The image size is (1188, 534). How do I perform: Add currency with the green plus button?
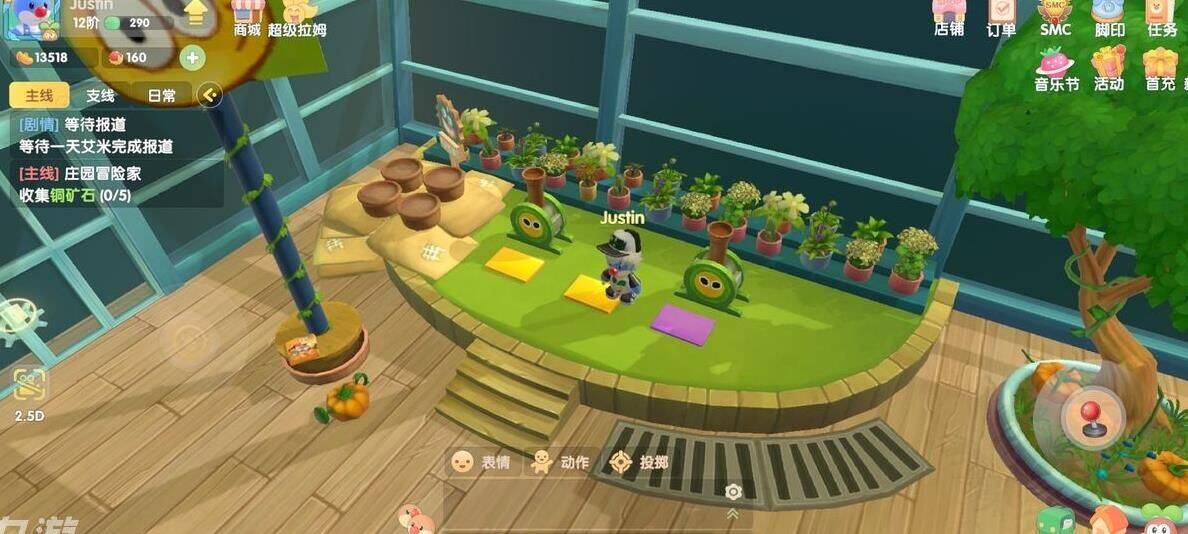tap(192, 58)
